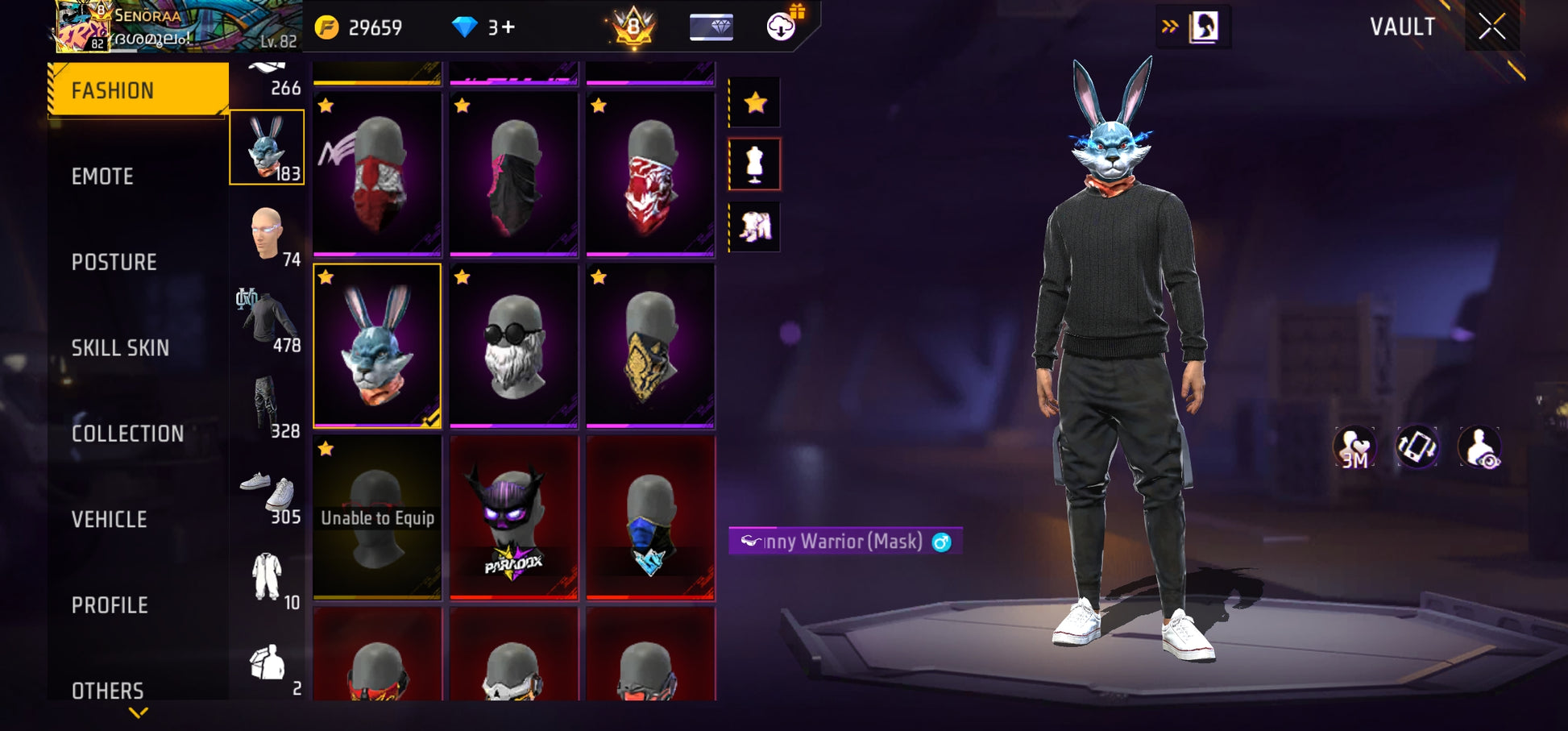Switch to the Emote tab
Screen dimensions: 1568x731
coord(102,177)
